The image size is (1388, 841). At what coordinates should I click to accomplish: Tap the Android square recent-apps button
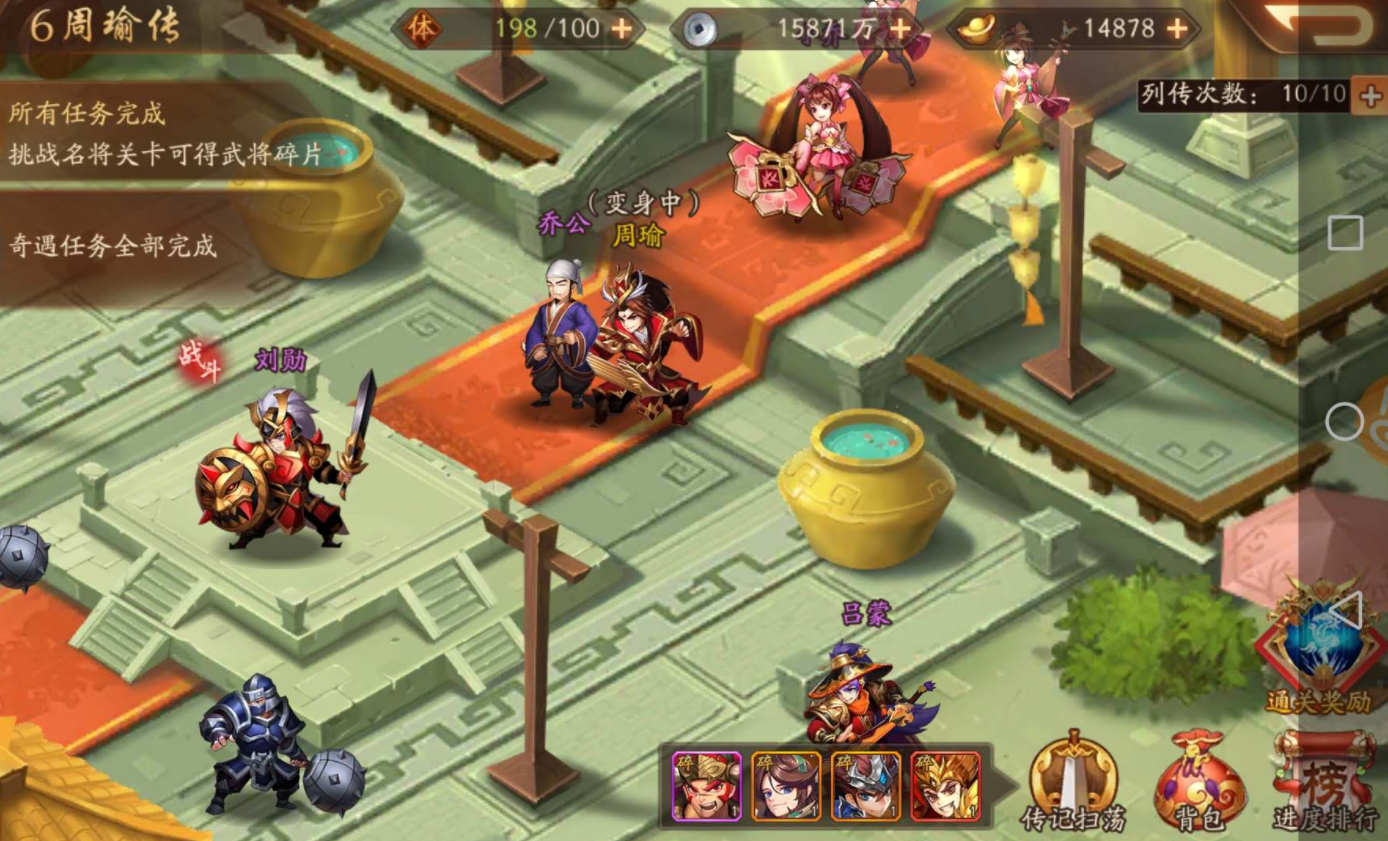pos(1345,233)
